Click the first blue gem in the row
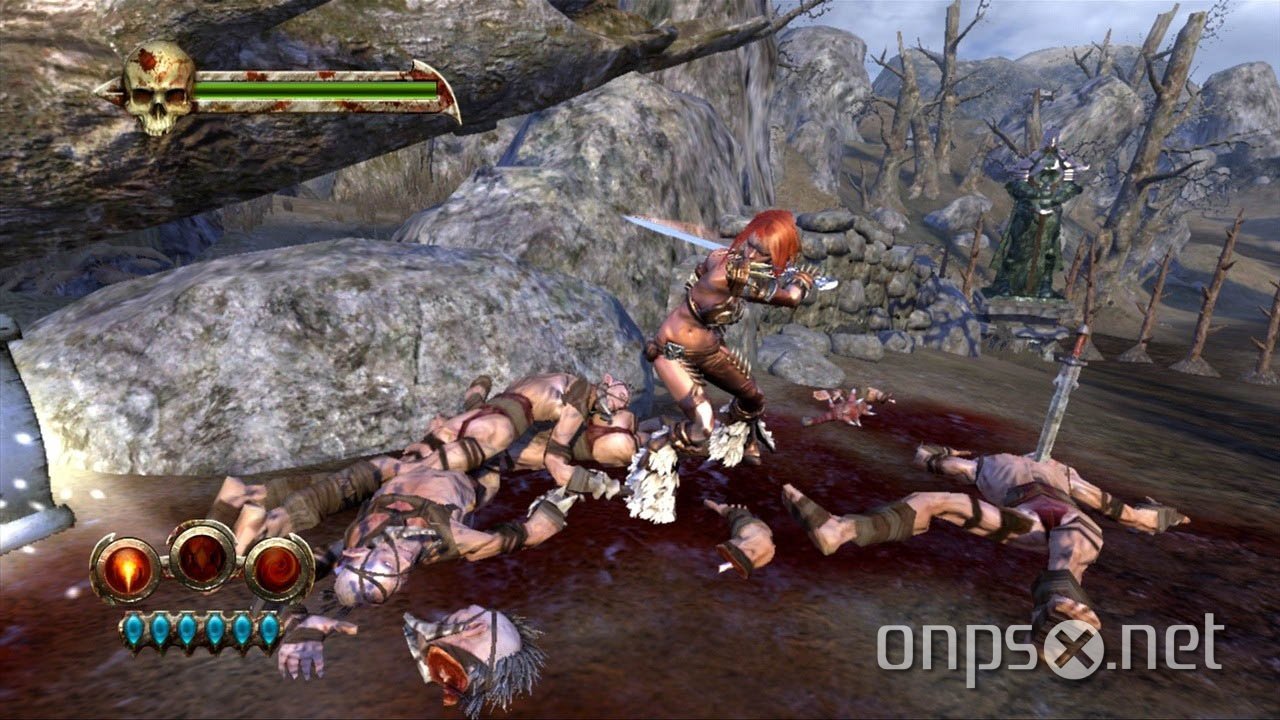This screenshot has height=720, width=1280. point(133,628)
